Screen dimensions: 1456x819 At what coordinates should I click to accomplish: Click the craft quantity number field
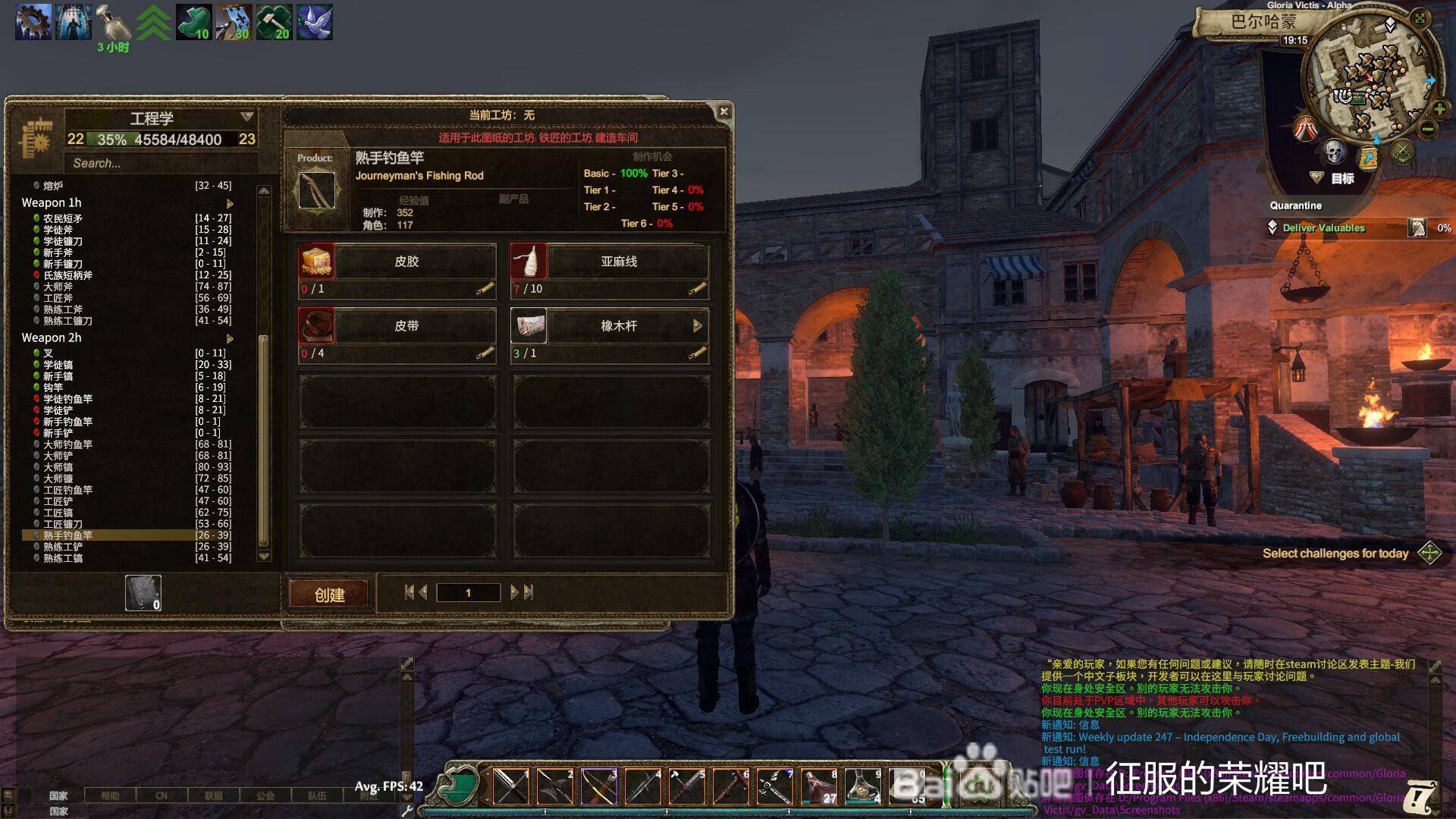click(x=468, y=592)
